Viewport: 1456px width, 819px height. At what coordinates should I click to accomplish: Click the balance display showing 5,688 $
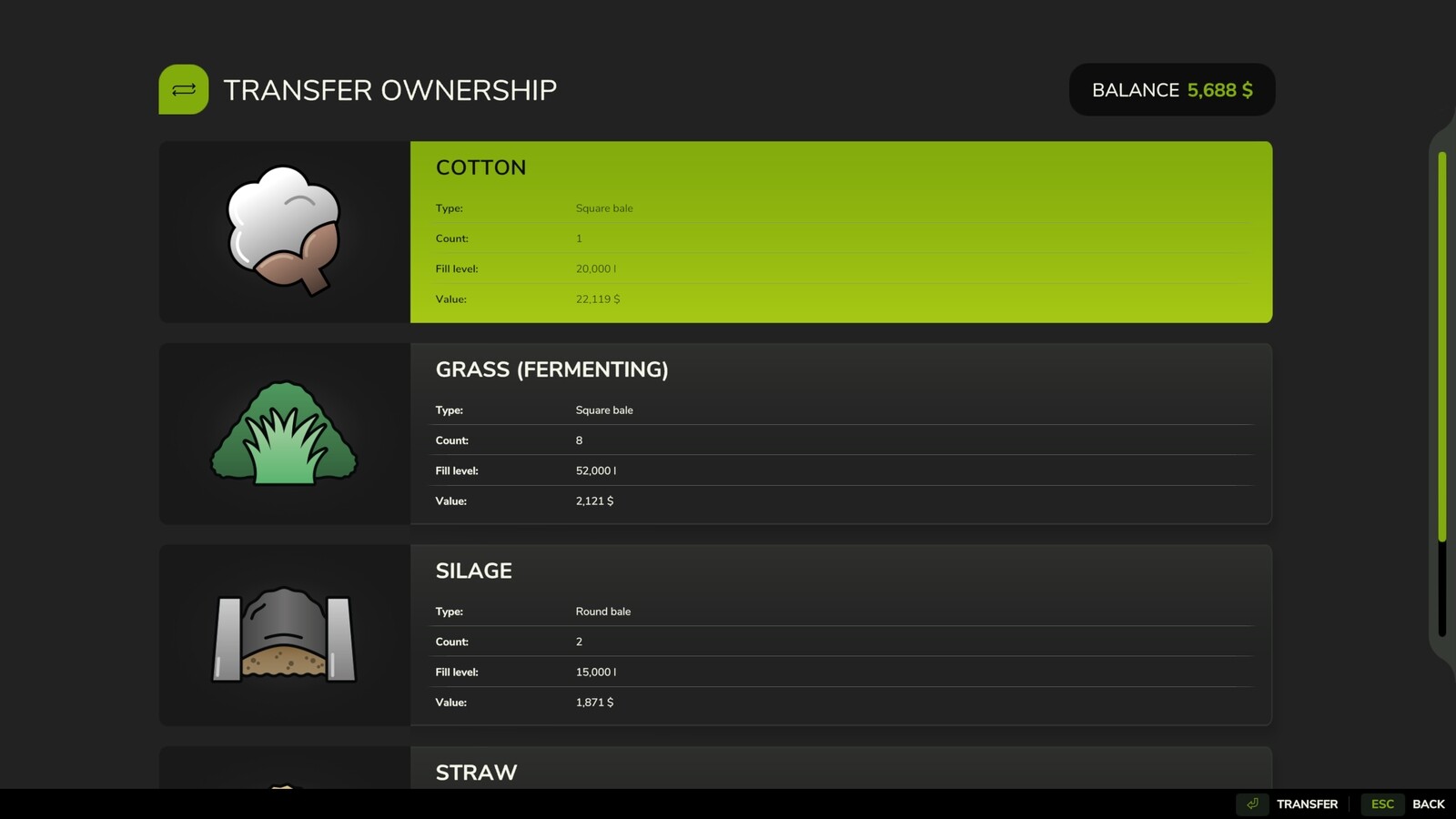coord(1171,89)
